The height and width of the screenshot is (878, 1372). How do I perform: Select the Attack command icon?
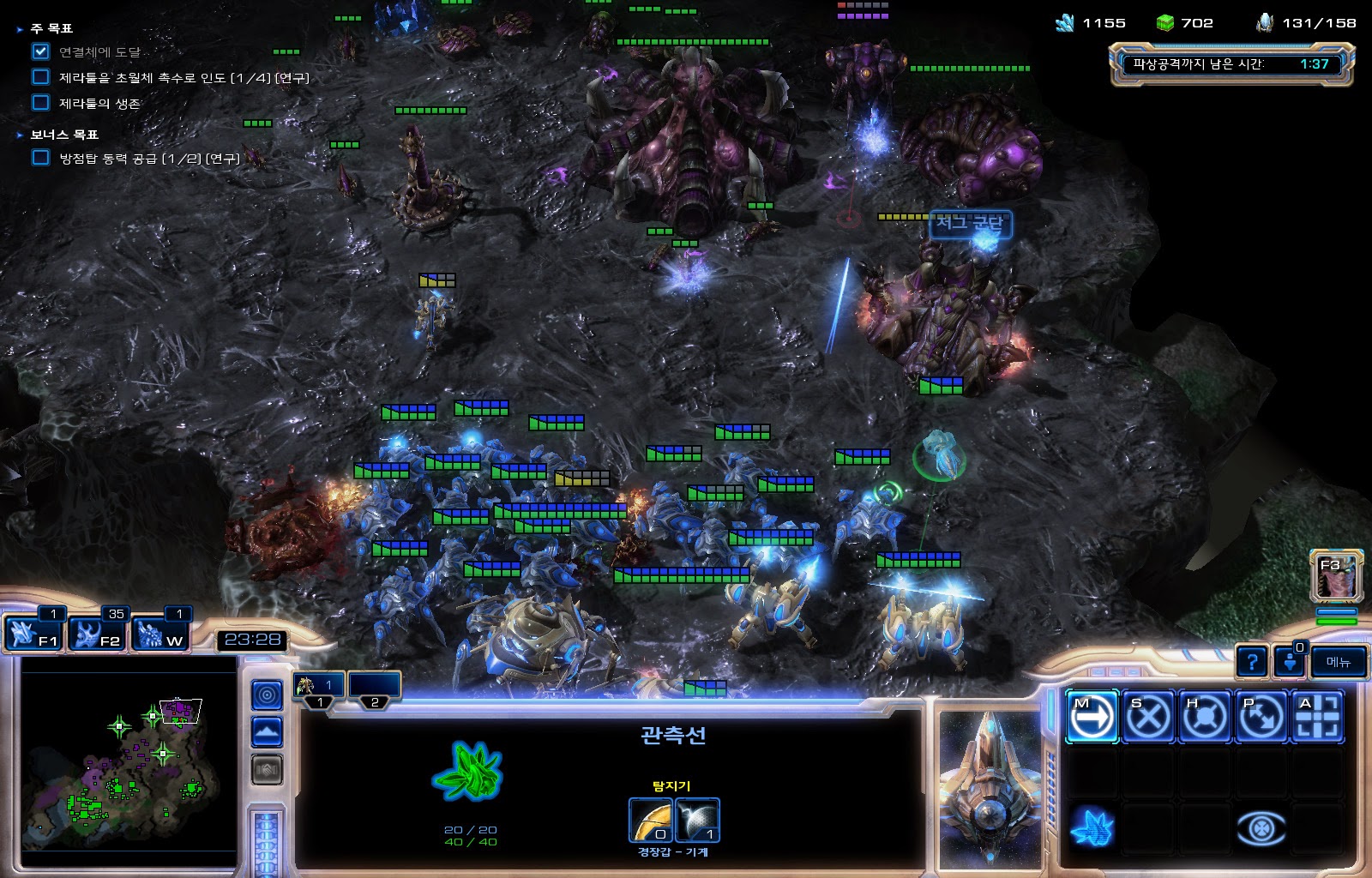tap(1317, 717)
